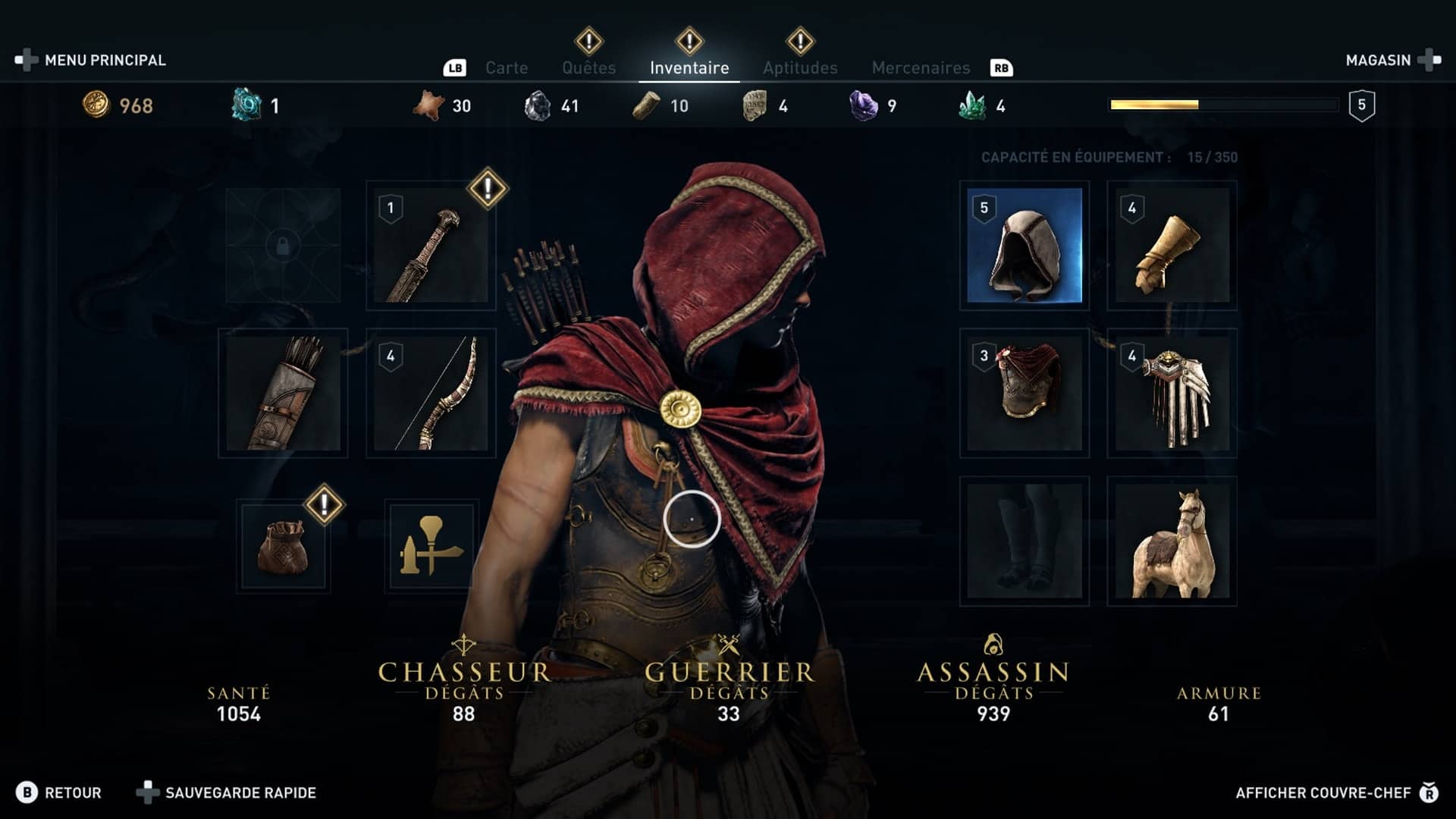Switch to the Carte tab

(506, 68)
